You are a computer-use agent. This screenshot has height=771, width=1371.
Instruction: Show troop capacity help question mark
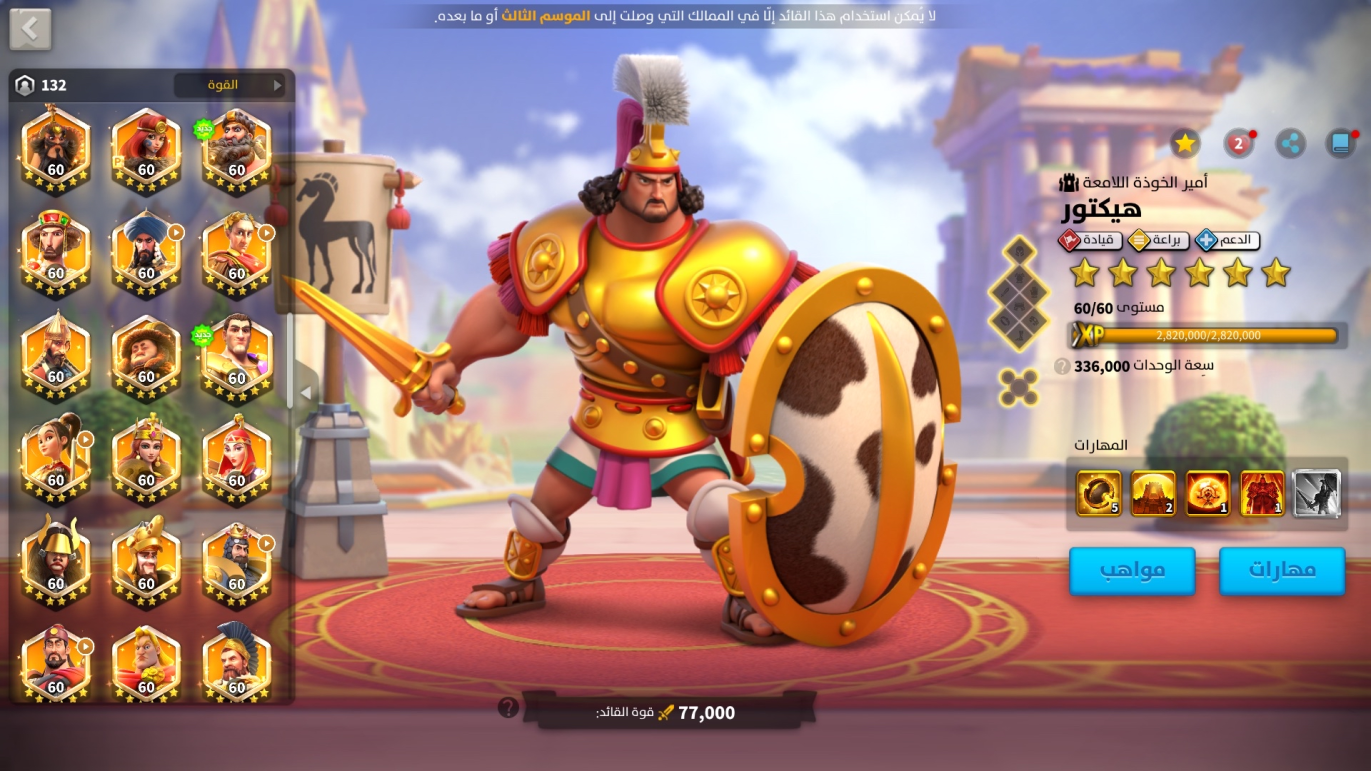(x=1062, y=367)
